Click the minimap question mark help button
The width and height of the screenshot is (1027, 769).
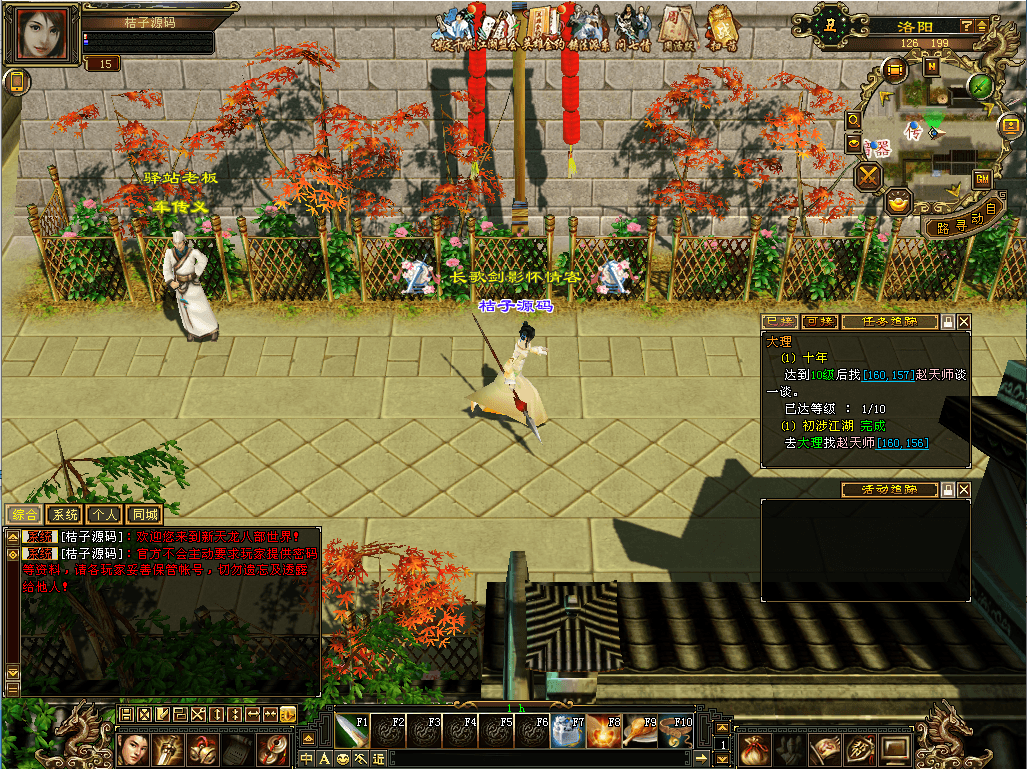(x=967, y=27)
